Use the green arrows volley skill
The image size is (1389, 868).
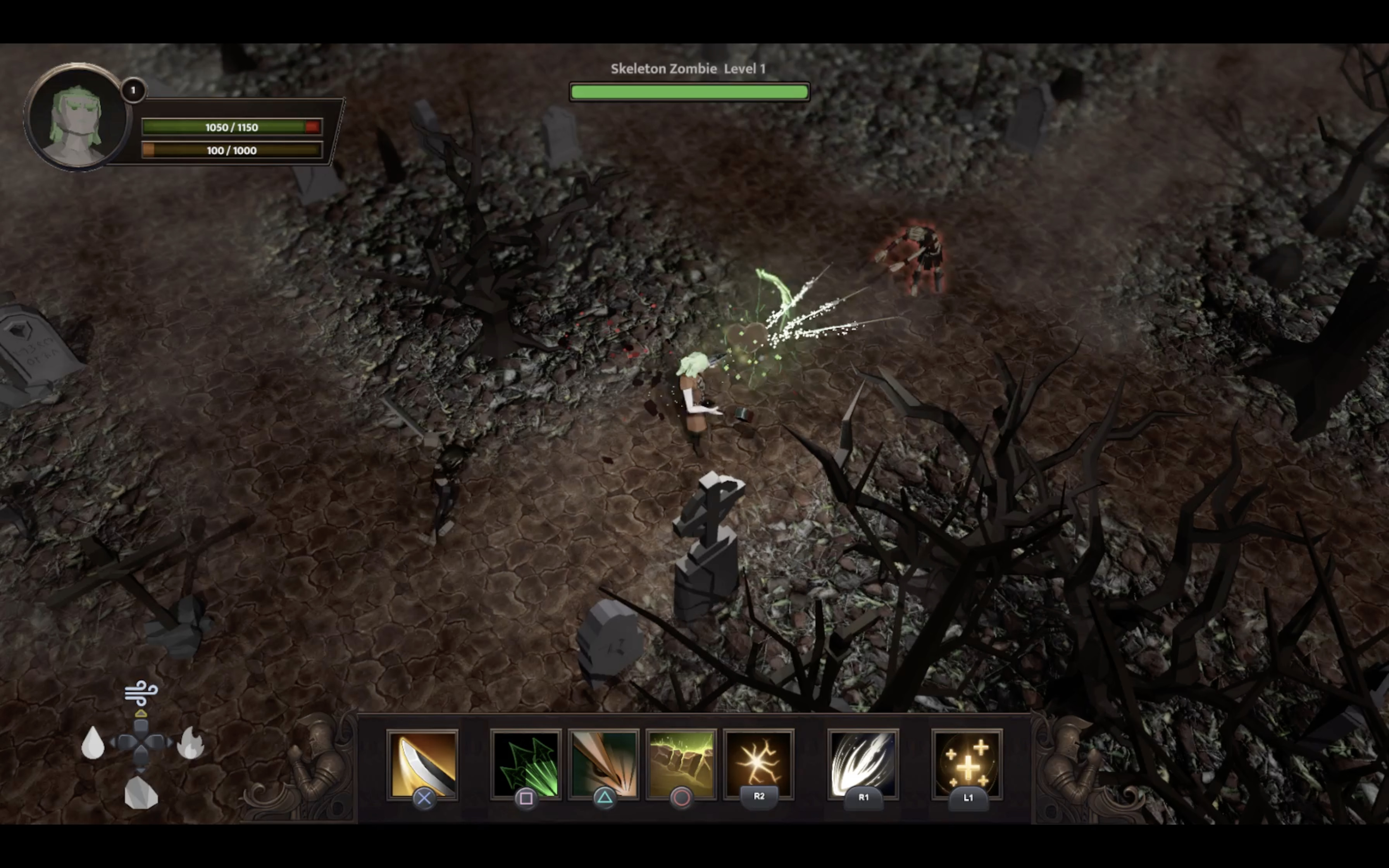[x=525, y=763]
